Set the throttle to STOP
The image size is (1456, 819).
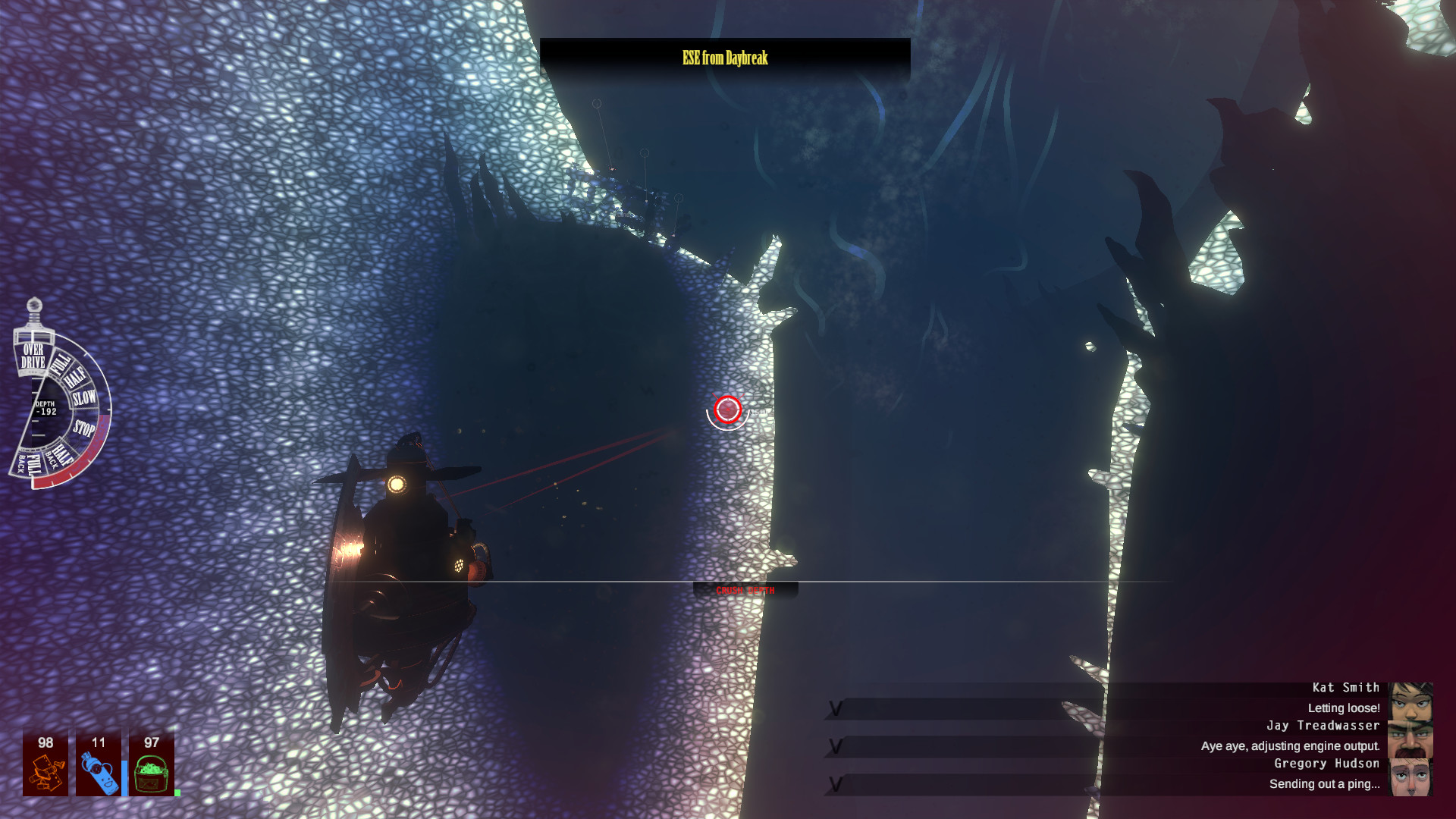tap(84, 426)
